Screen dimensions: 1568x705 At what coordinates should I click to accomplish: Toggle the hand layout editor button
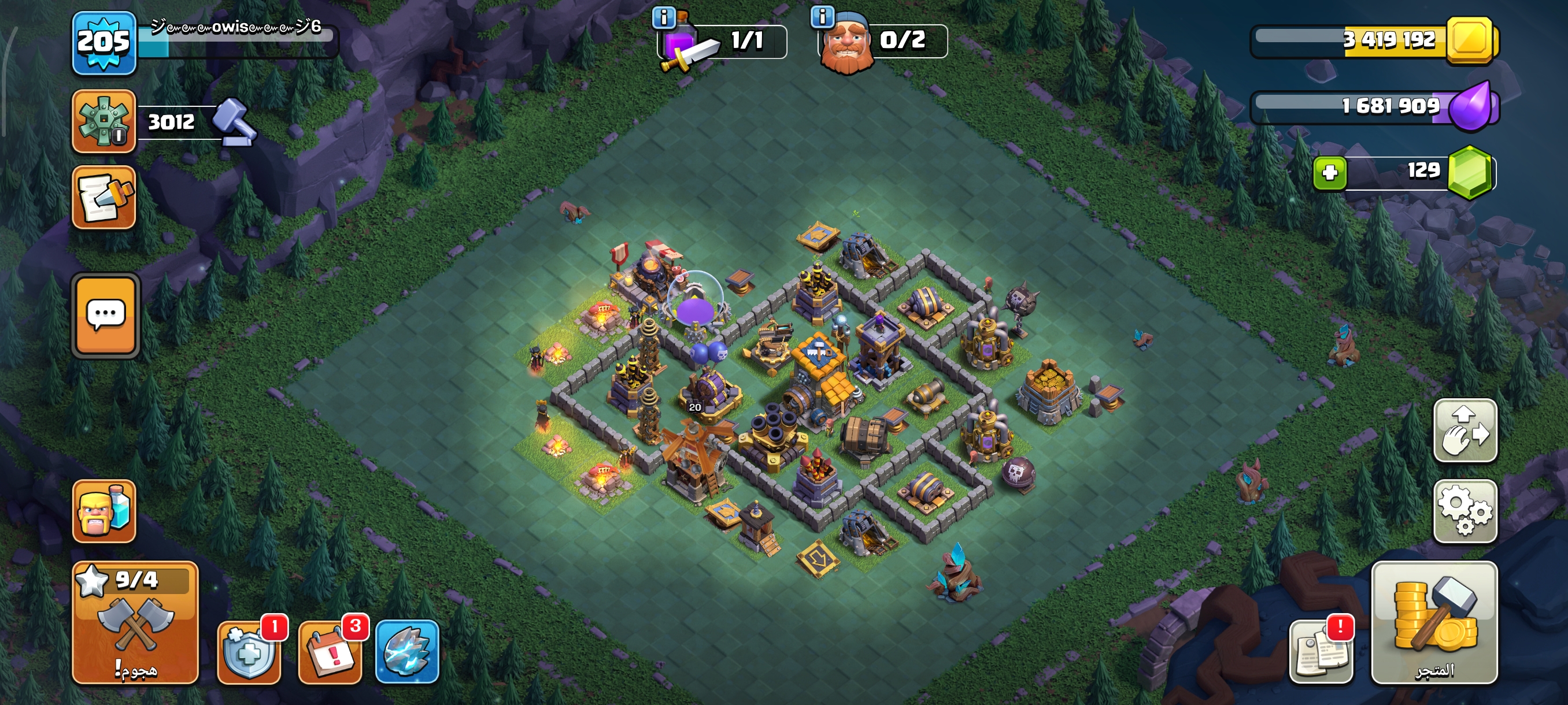[1465, 431]
